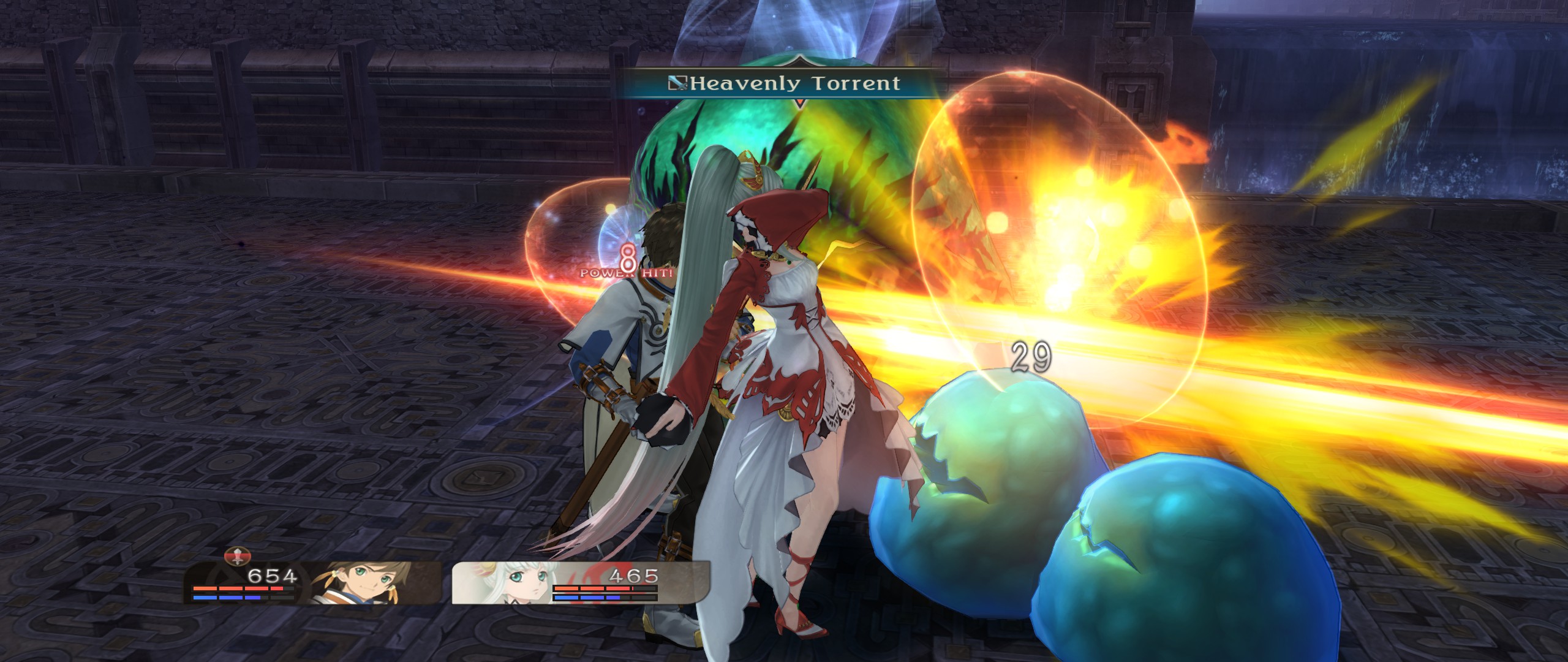Select Lailah's party portrait panel

coord(580,583)
